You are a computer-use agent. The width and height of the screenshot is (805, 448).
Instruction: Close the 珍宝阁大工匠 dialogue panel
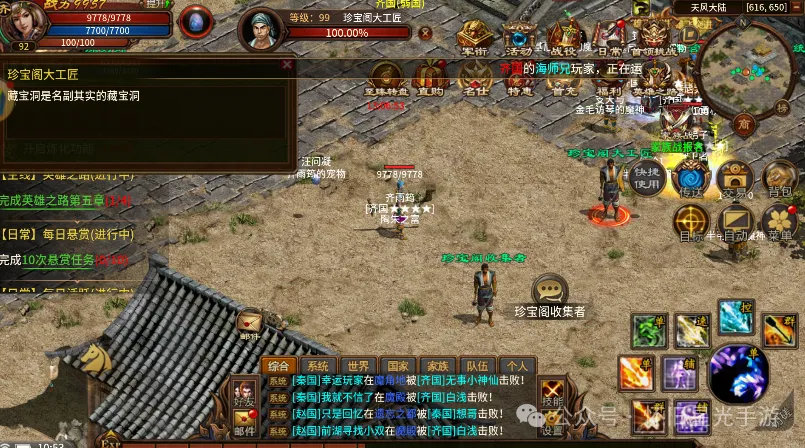coord(288,65)
